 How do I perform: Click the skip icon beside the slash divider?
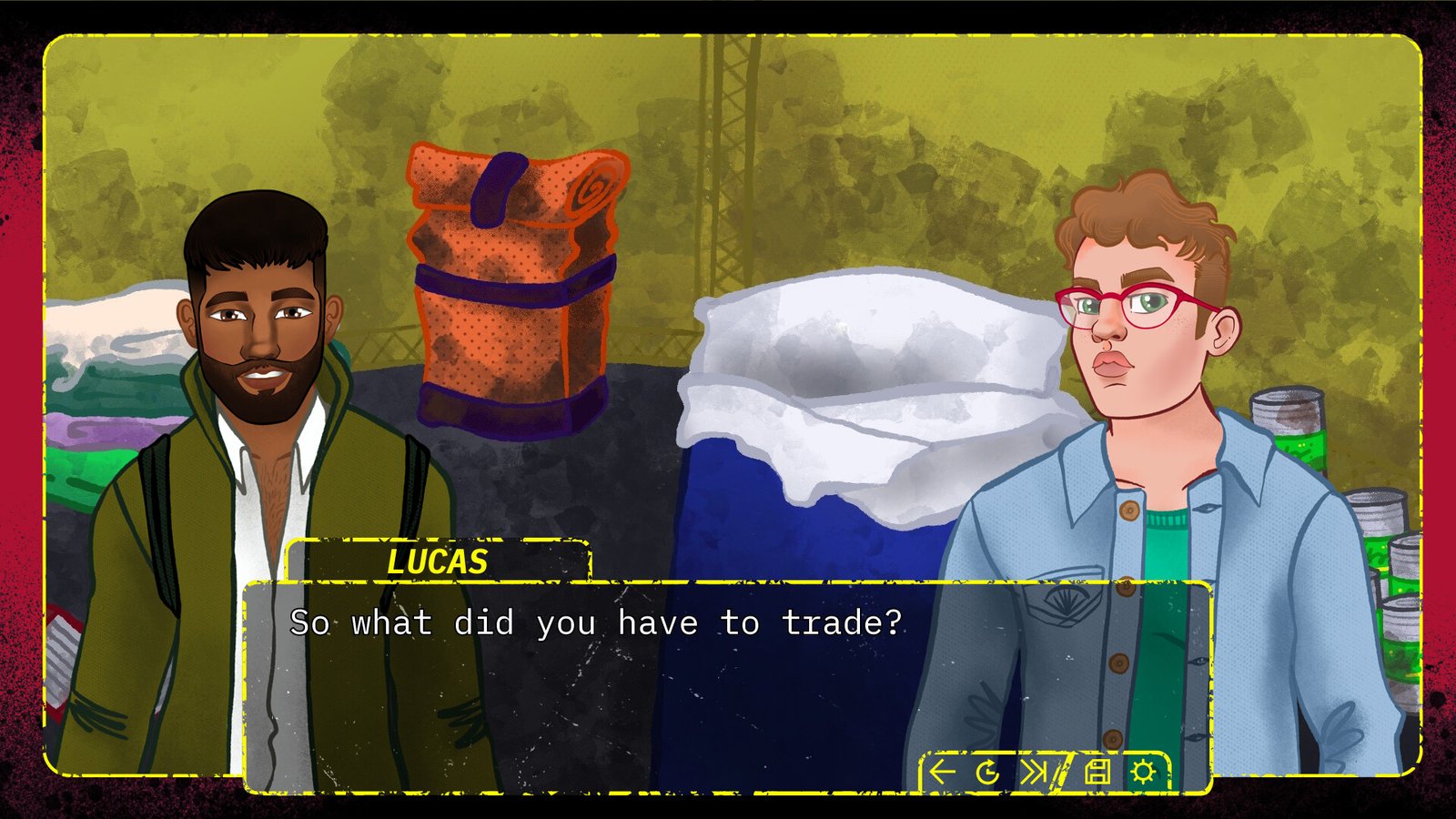tap(1035, 771)
